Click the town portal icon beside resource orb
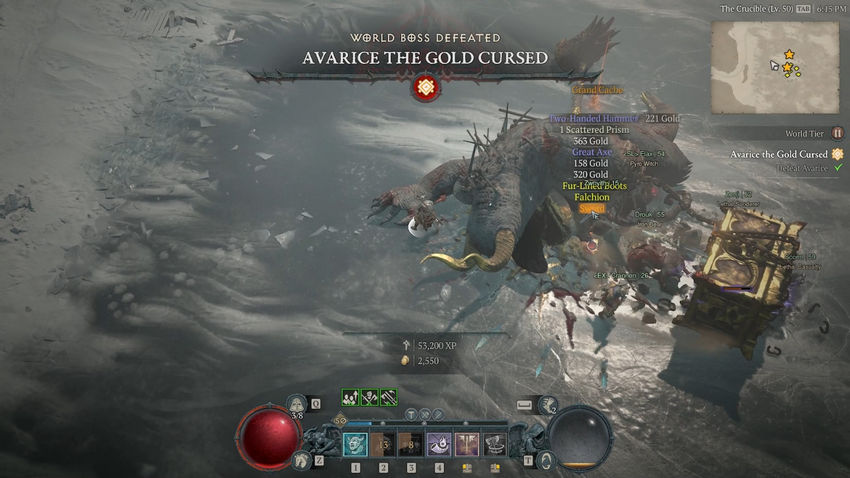The width and height of the screenshot is (850, 478). coord(545,460)
